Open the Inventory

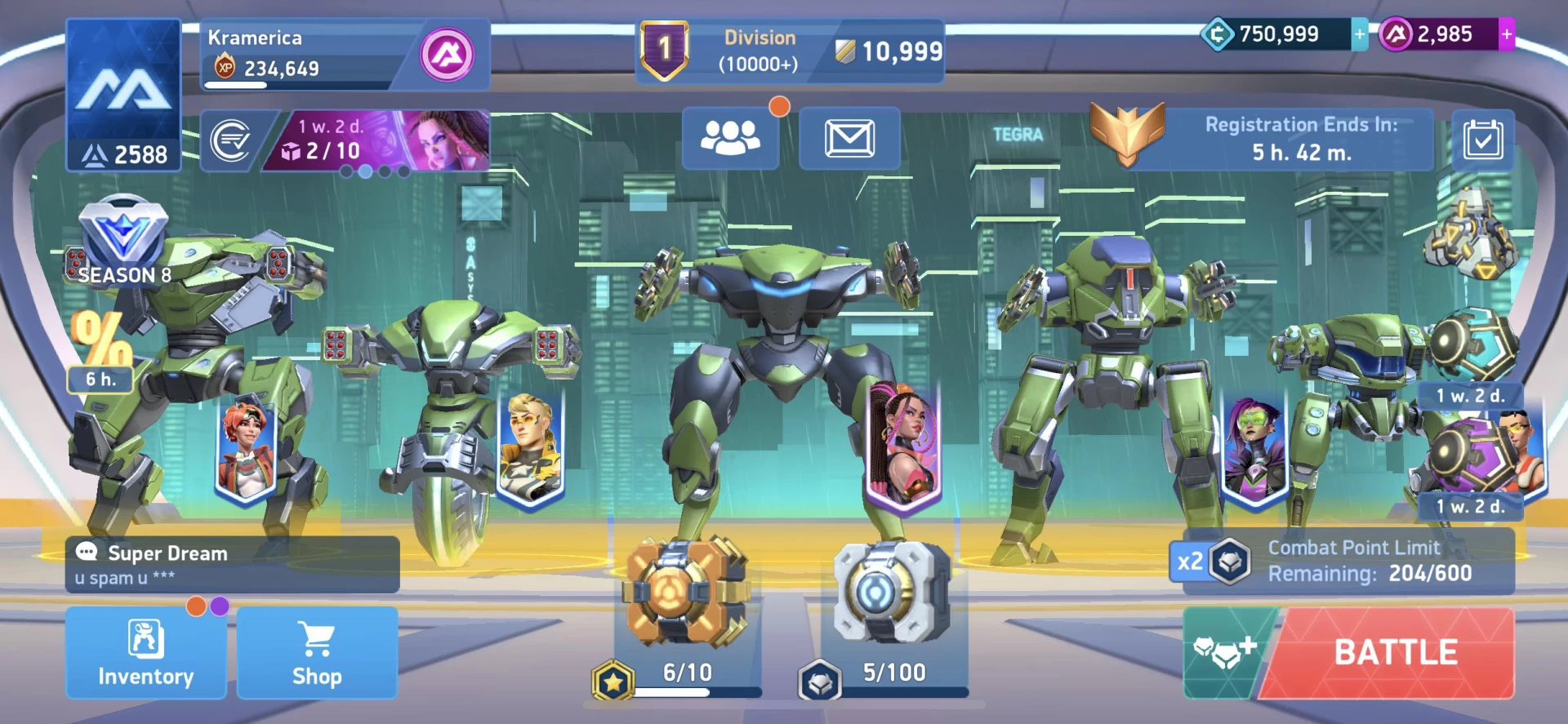145,653
